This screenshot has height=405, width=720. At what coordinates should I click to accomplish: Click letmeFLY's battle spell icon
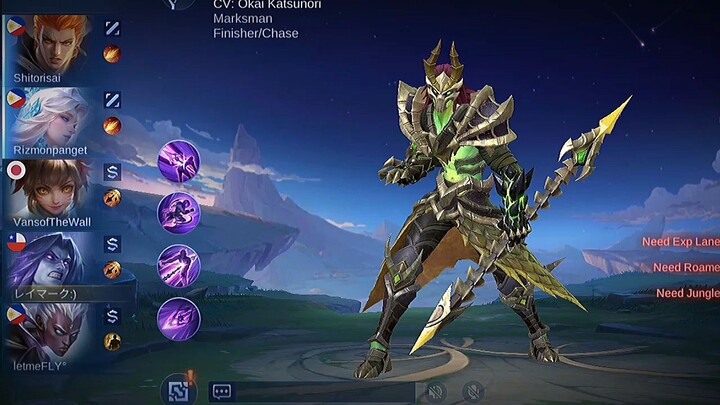click(112, 341)
